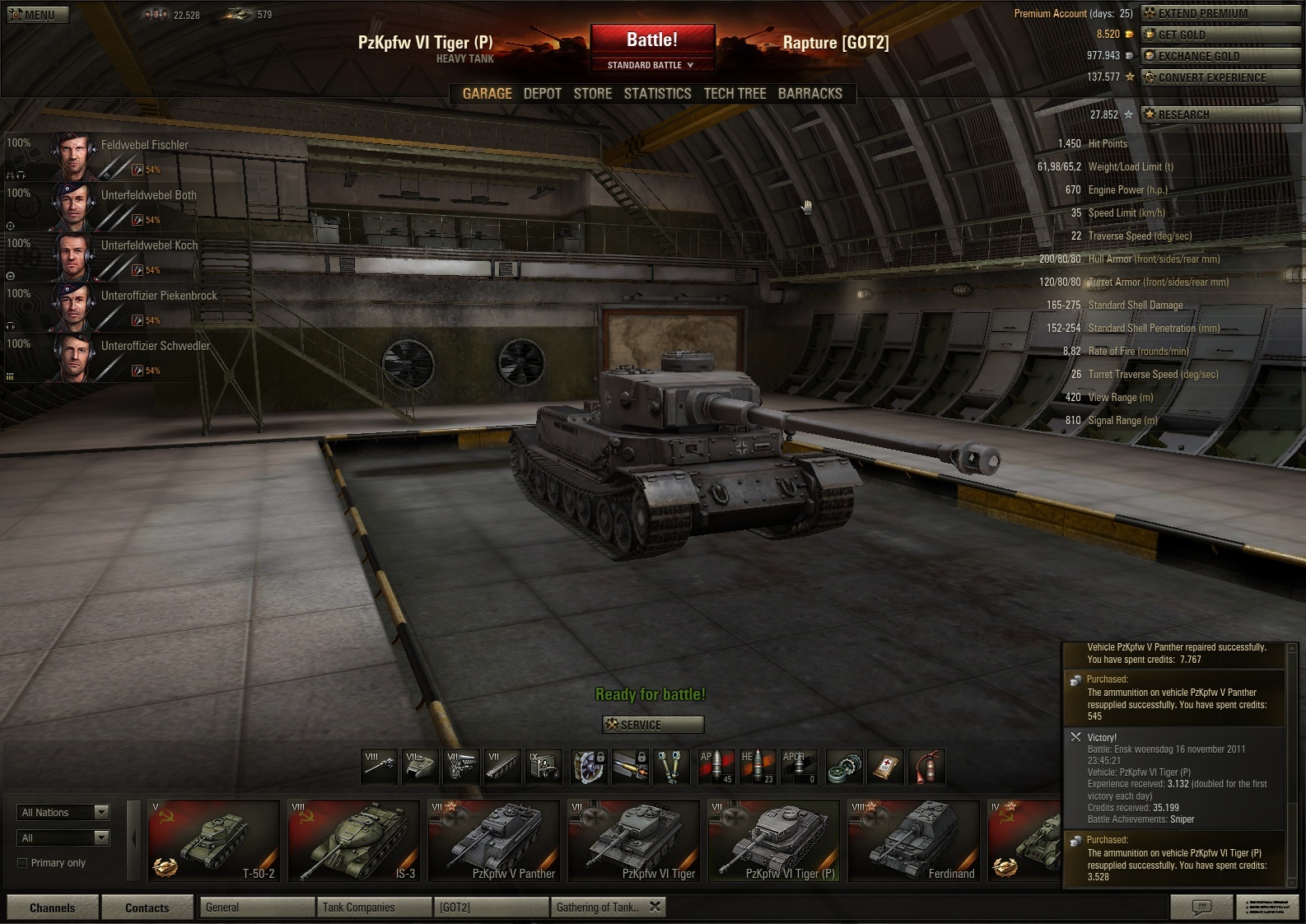
Task: Expand the All Nations filter dropdown
Action: pyautogui.click(x=63, y=813)
